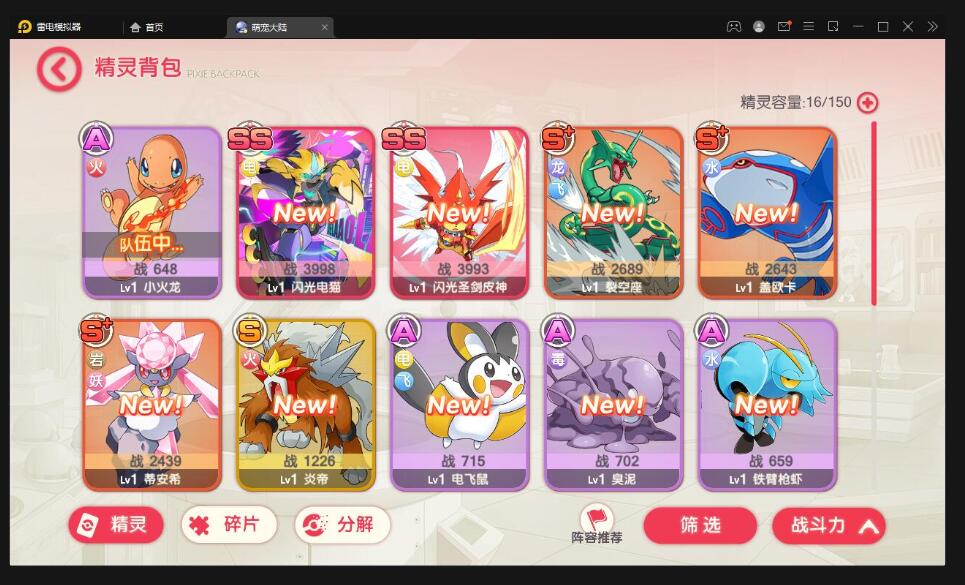965x585 pixels.
Task: Open the 裂空座 card
Action: pos(613,212)
